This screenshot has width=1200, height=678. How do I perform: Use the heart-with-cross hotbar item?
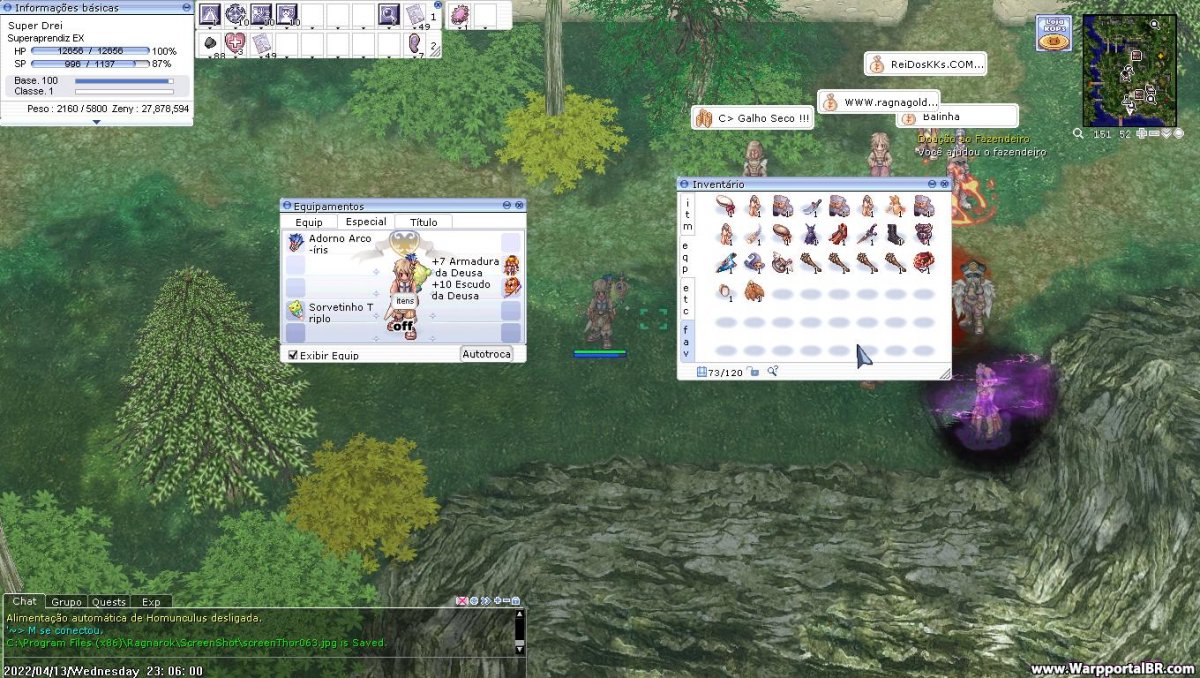coord(234,44)
